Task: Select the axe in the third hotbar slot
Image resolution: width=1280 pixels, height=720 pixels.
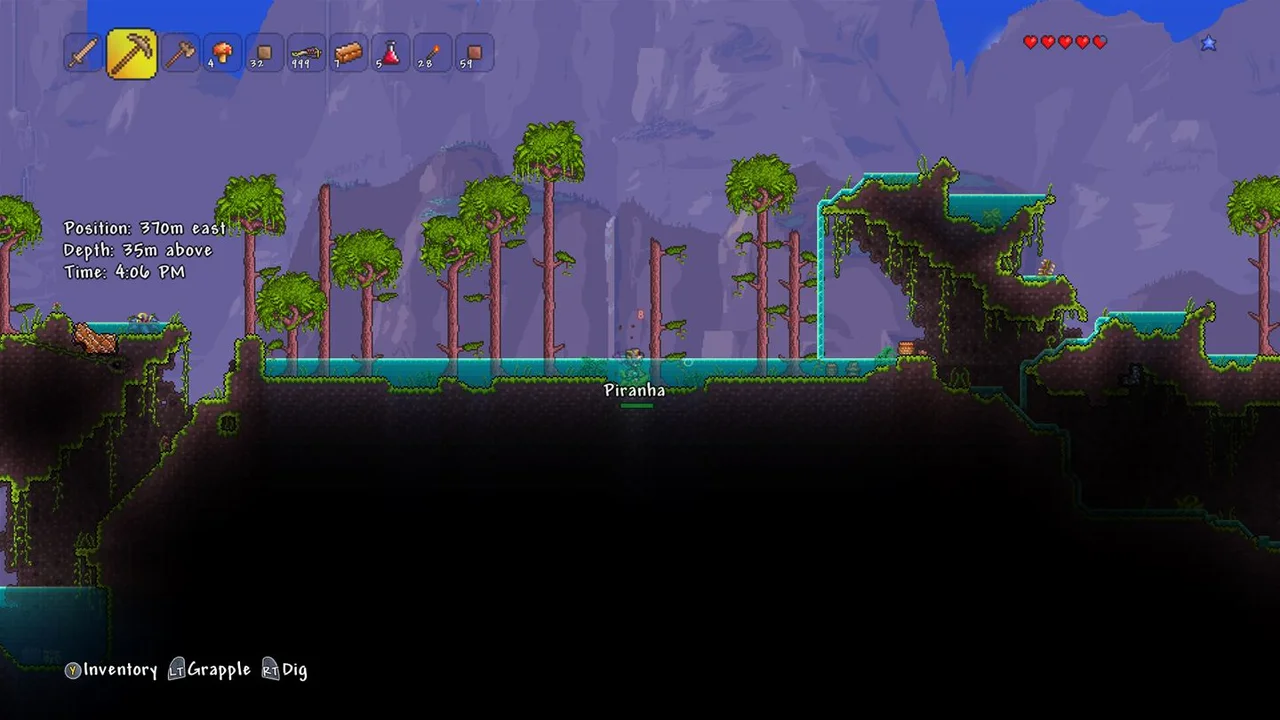Action: click(180, 53)
